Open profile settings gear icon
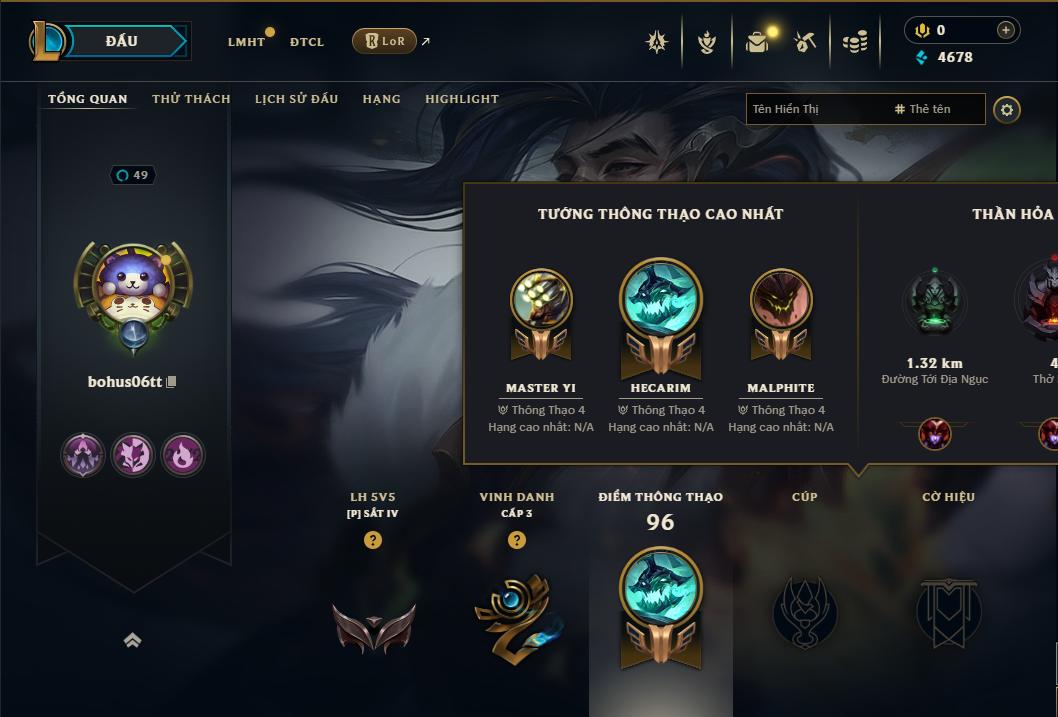1058x717 pixels. coord(1007,109)
